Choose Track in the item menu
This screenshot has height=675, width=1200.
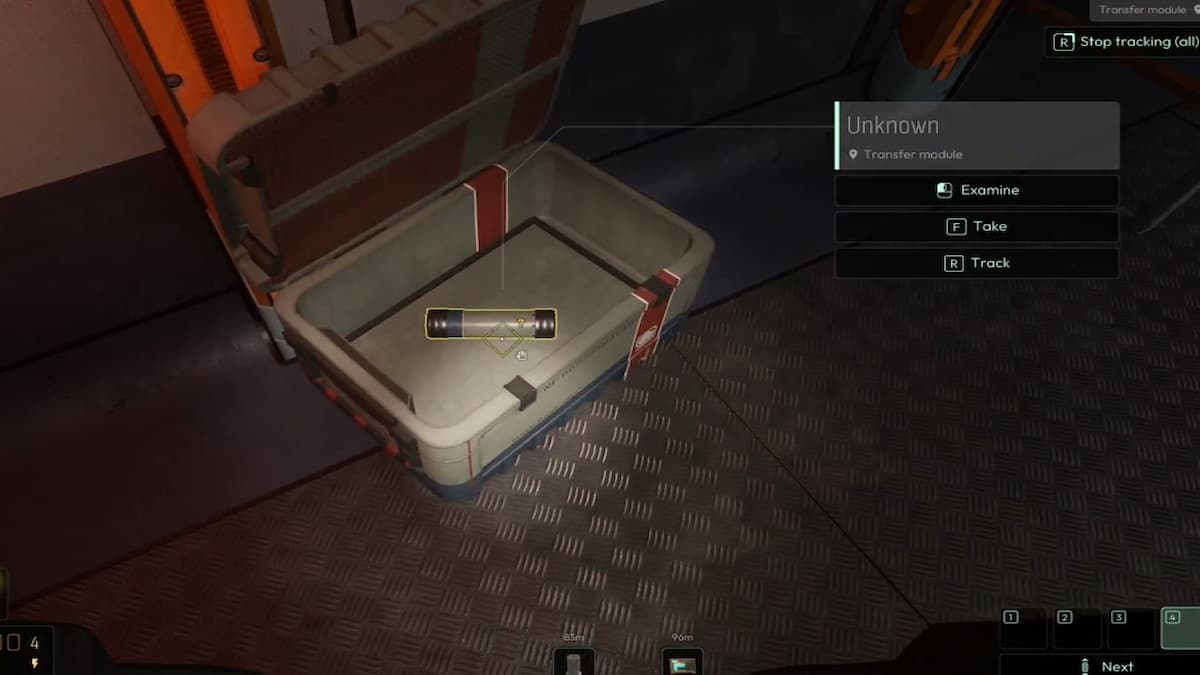coord(976,263)
